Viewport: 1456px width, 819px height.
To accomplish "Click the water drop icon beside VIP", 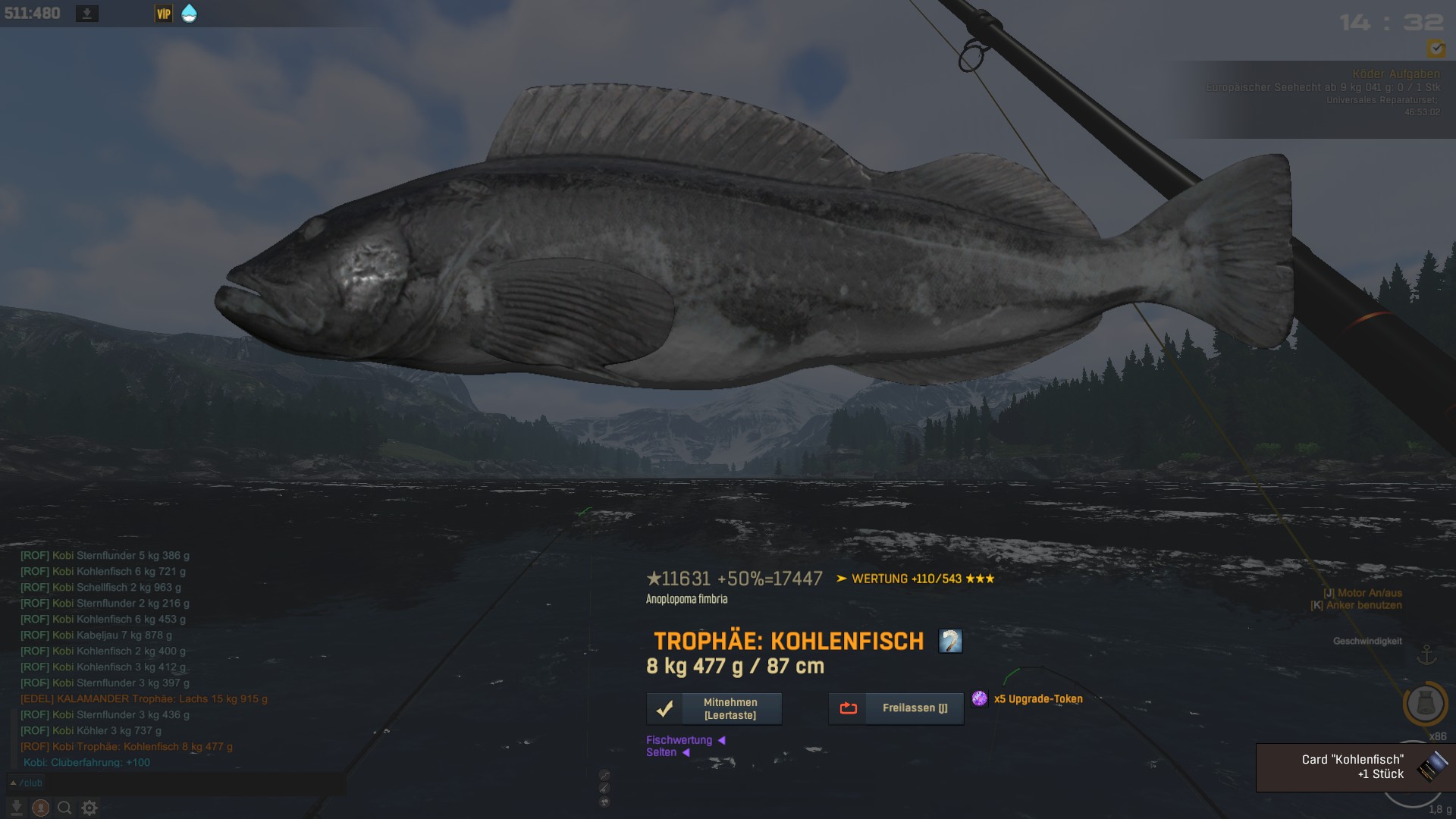I will pyautogui.click(x=189, y=14).
